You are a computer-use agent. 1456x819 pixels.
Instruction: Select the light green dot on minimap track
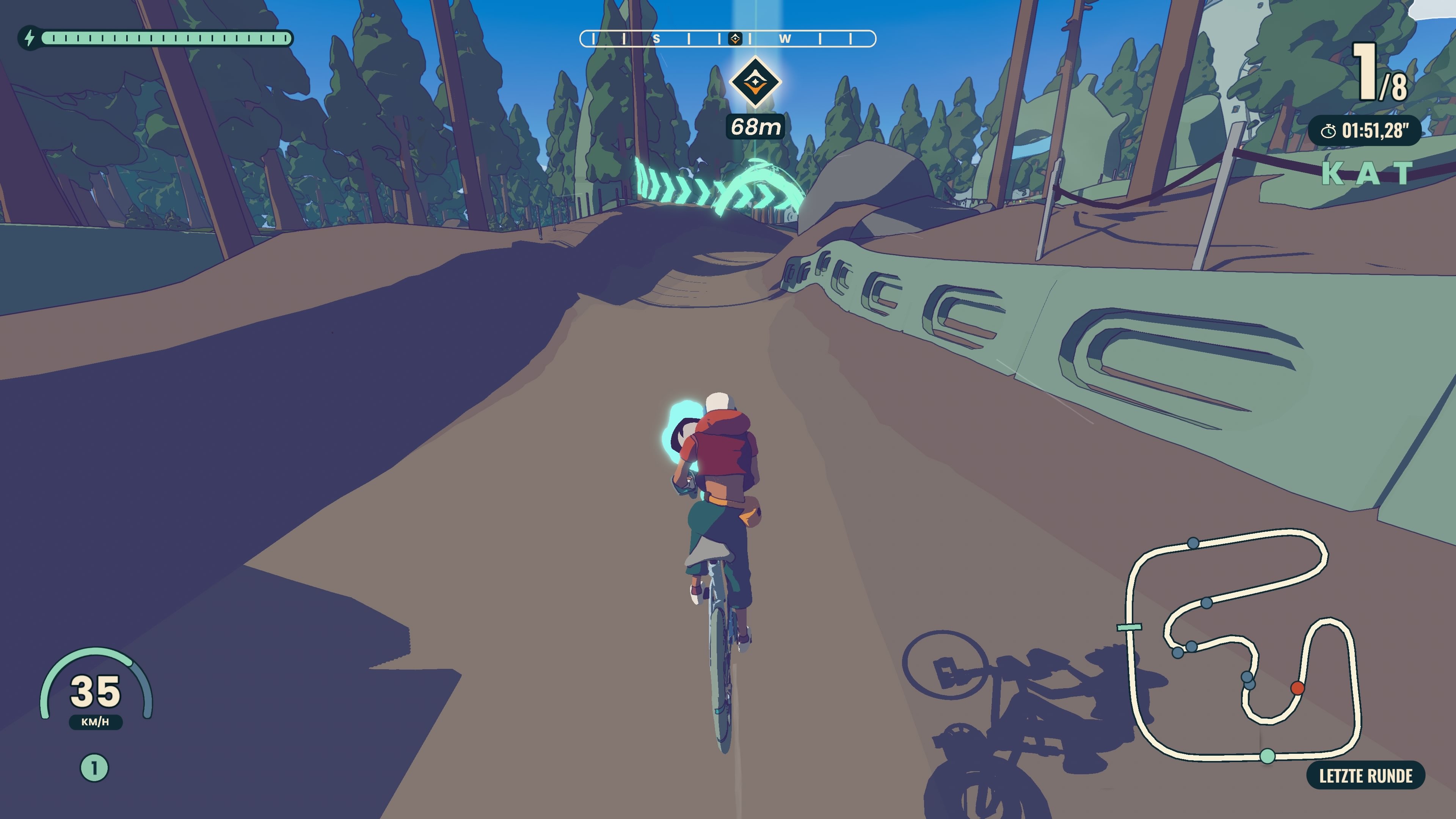pos(1268,756)
